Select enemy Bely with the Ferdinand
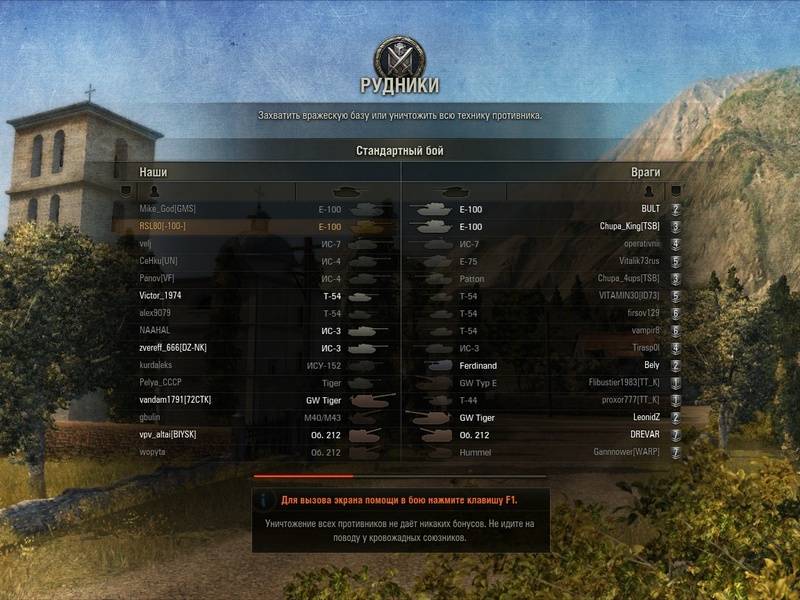 coord(651,366)
